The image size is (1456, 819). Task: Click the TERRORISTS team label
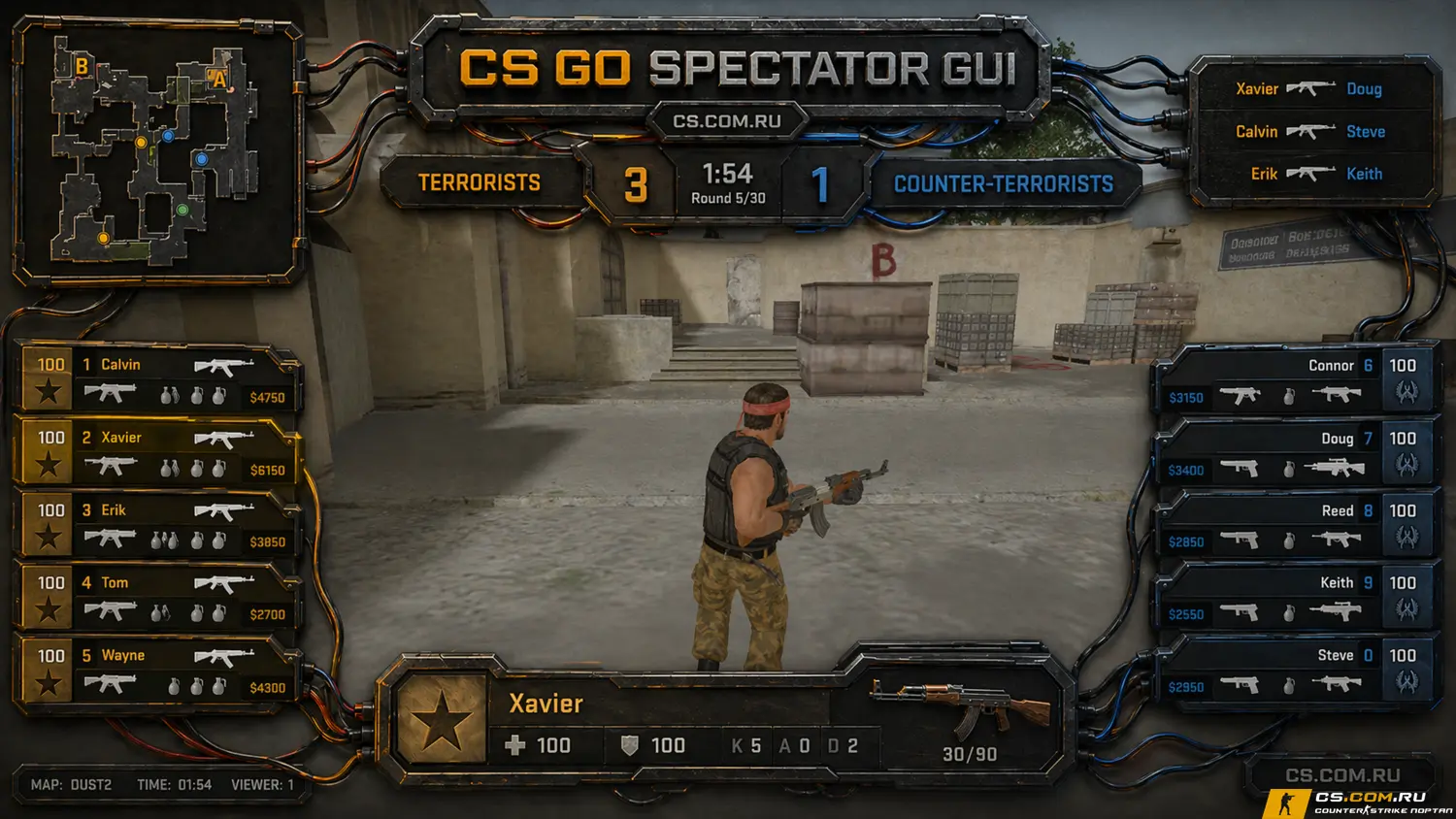tap(480, 182)
